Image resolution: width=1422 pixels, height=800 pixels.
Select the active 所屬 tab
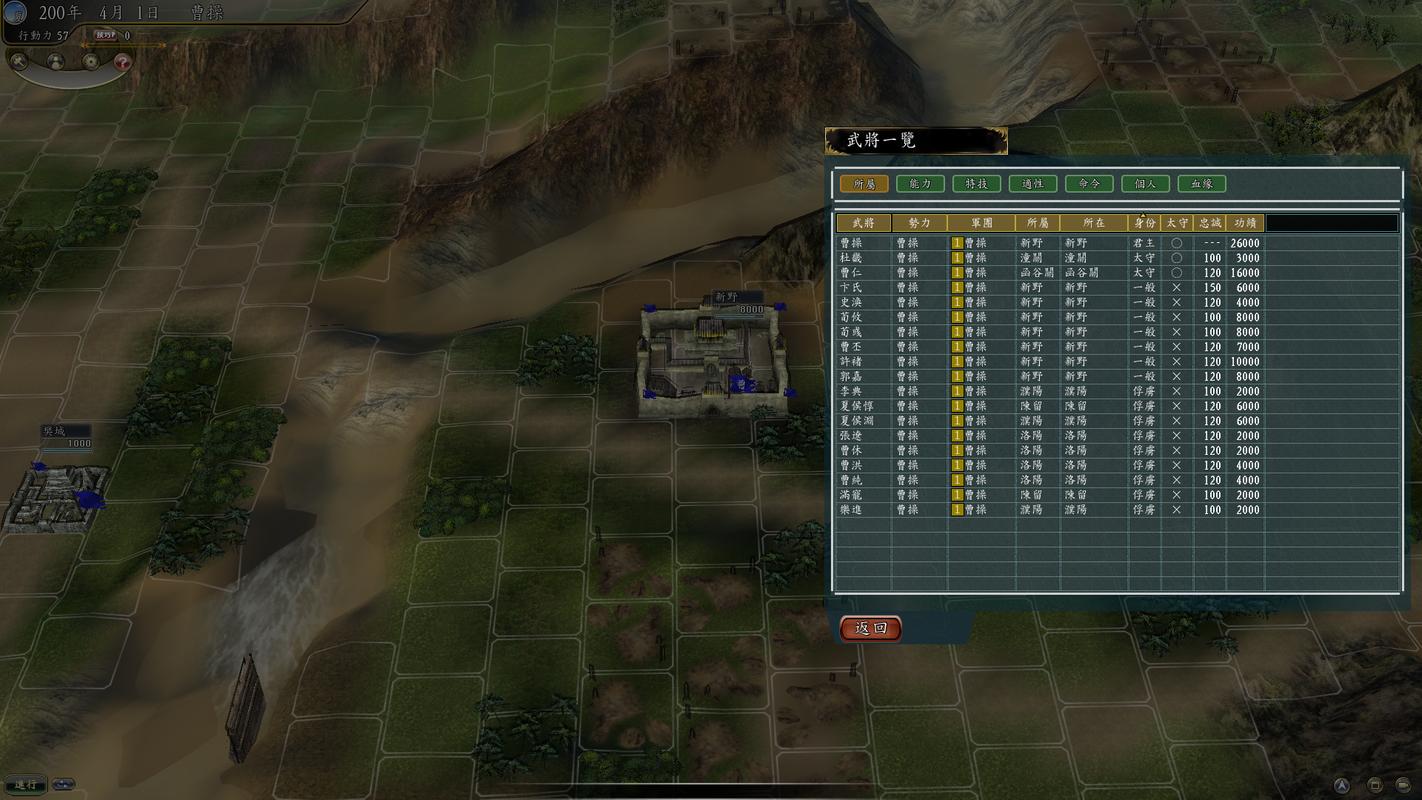click(864, 184)
